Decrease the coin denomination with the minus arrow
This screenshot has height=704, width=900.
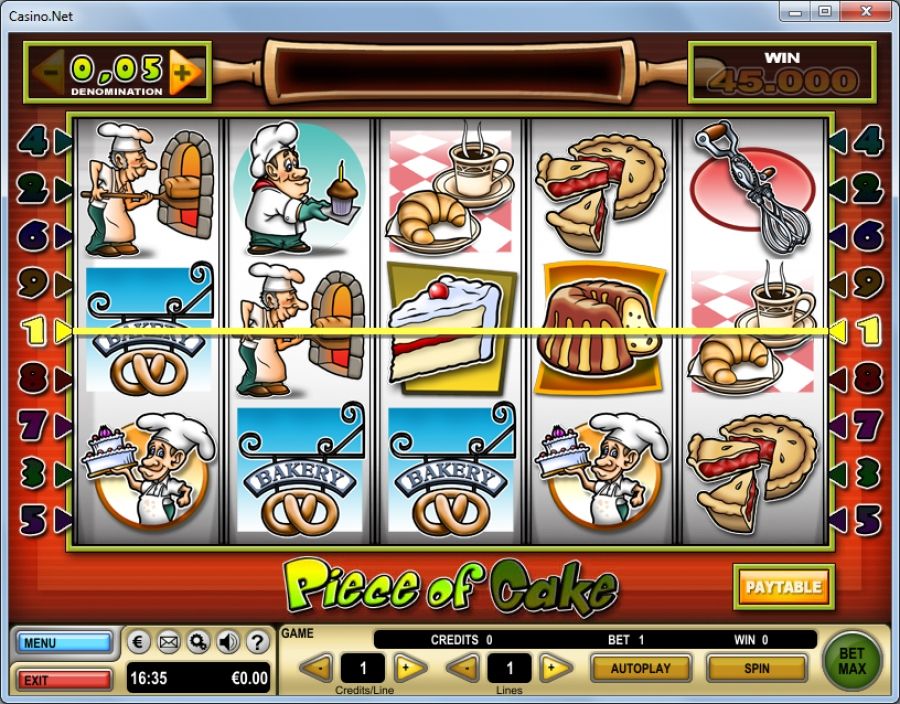click(50, 71)
